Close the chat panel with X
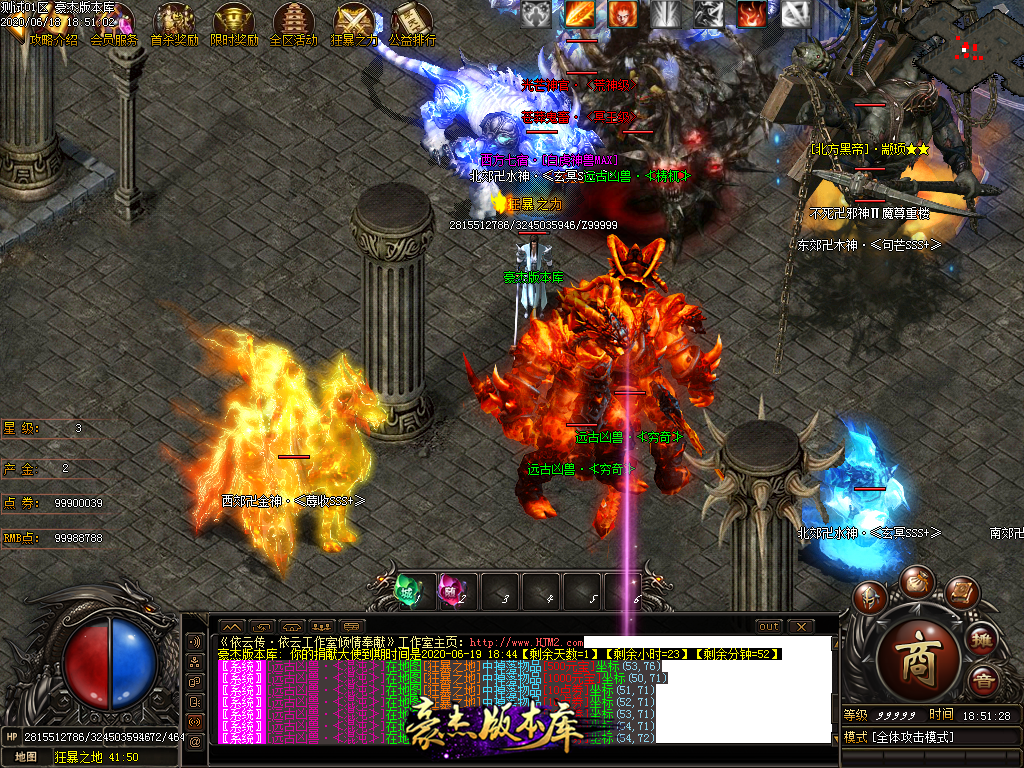This screenshot has height=768, width=1024. coord(800,626)
